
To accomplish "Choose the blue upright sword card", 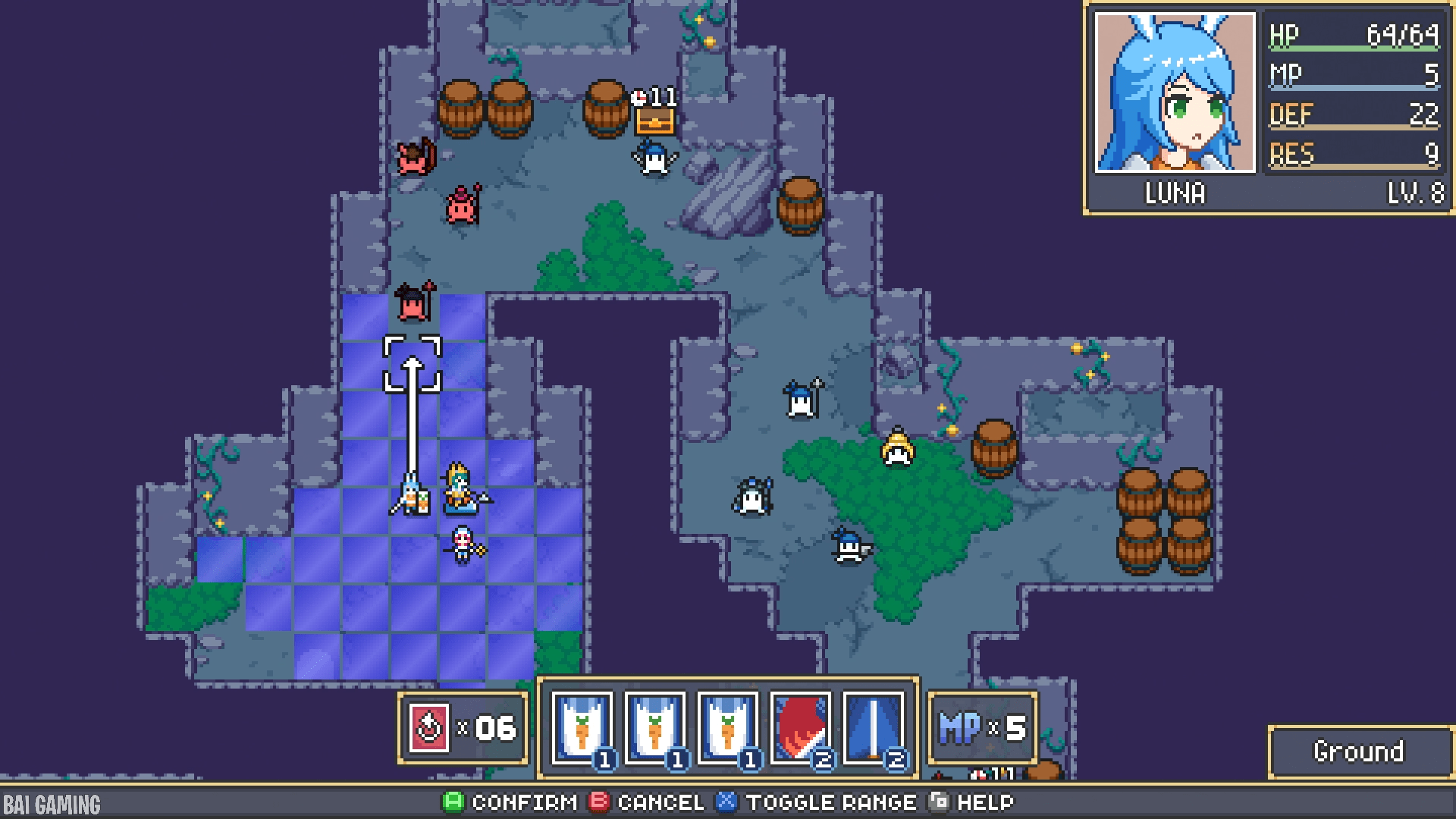I will 873,728.
